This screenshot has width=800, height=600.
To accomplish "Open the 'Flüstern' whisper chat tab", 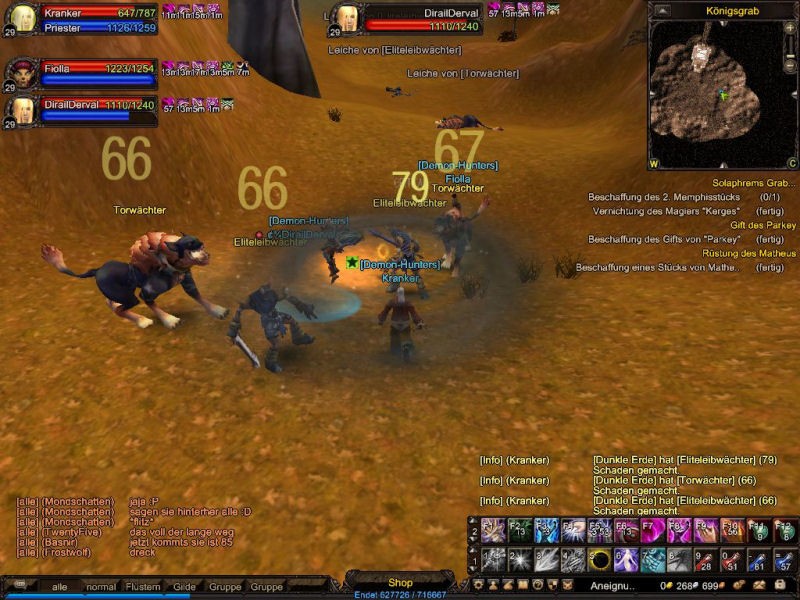I will coord(143,587).
